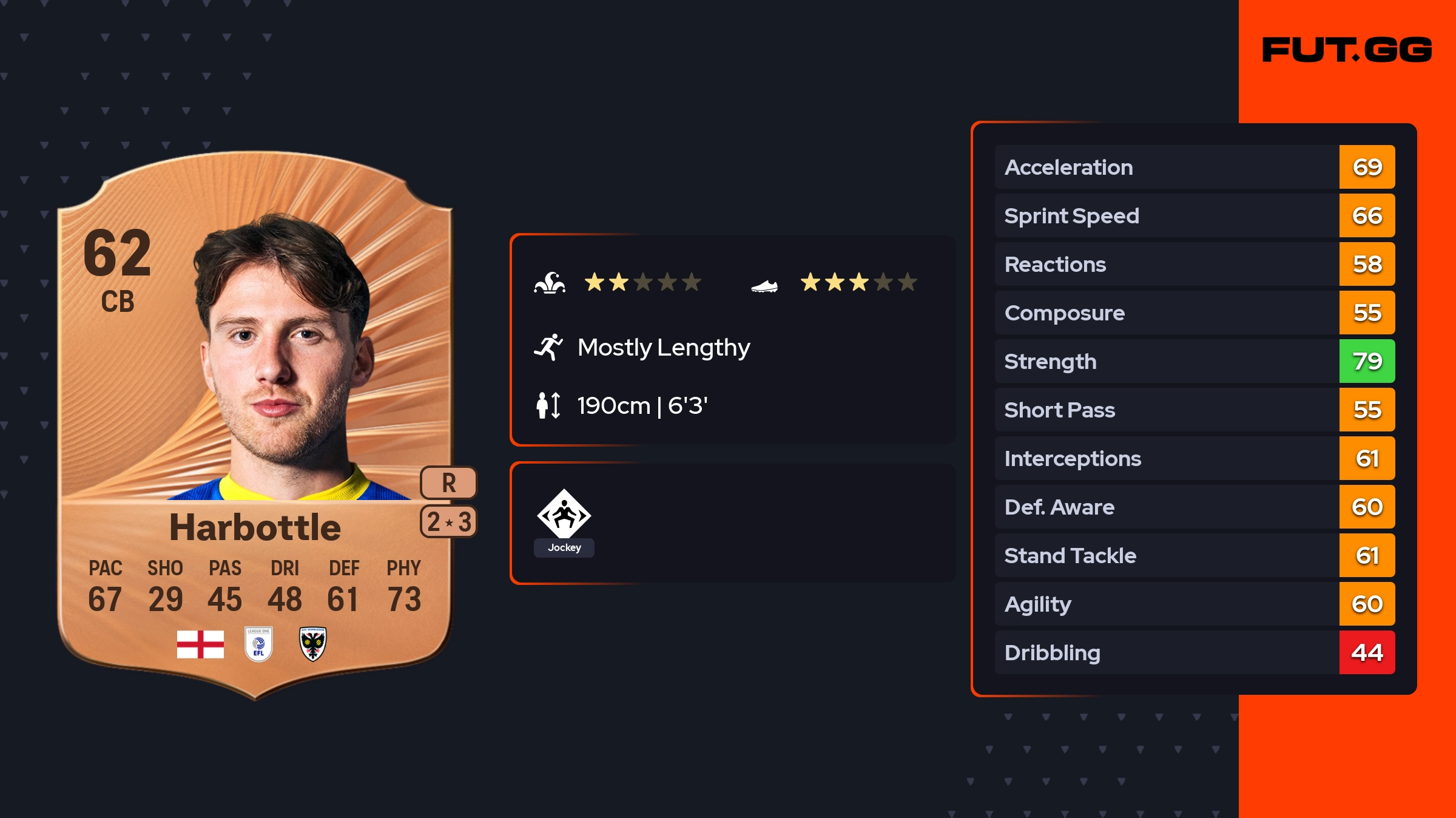Viewport: 1456px width, 818px height.
Task: Choose the Sprint Speed stat row
Action: point(1194,215)
